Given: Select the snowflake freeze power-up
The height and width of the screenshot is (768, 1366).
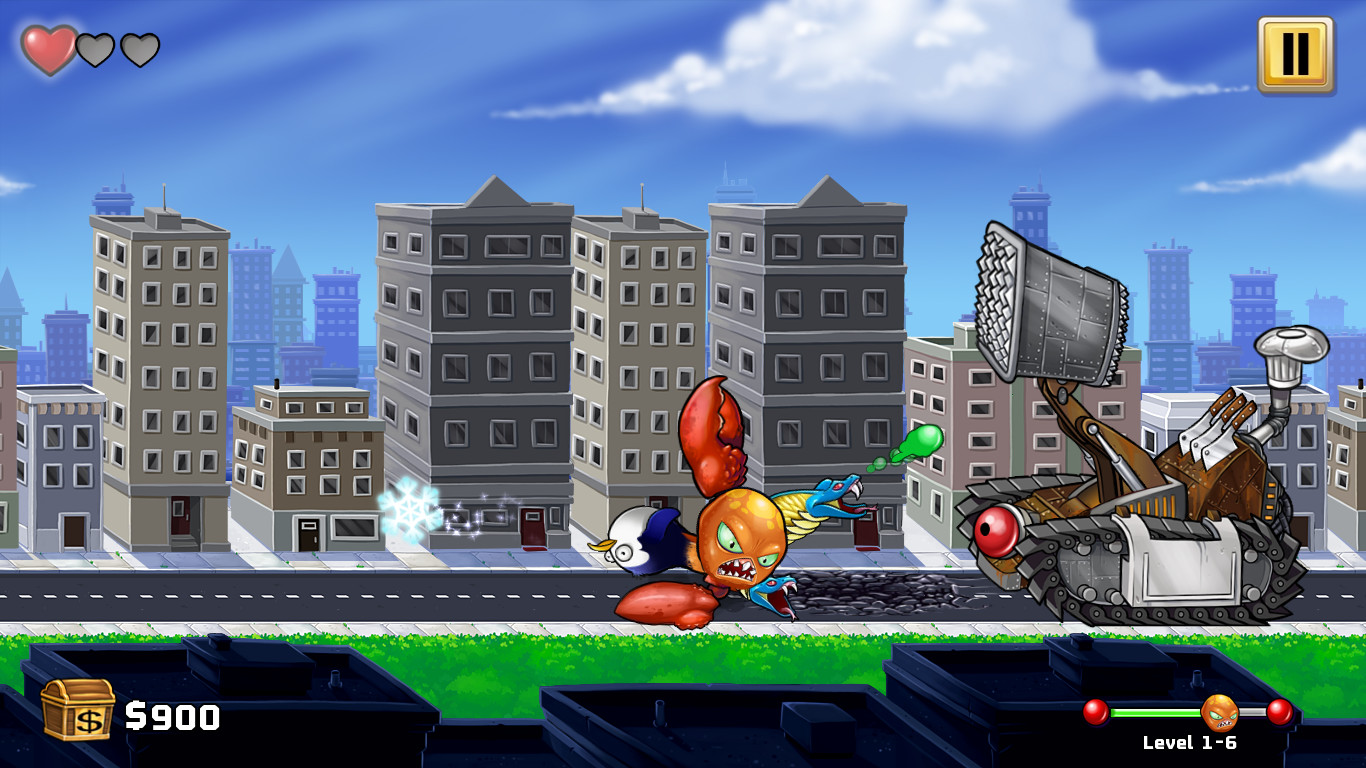Looking at the screenshot, I should pos(407,511).
